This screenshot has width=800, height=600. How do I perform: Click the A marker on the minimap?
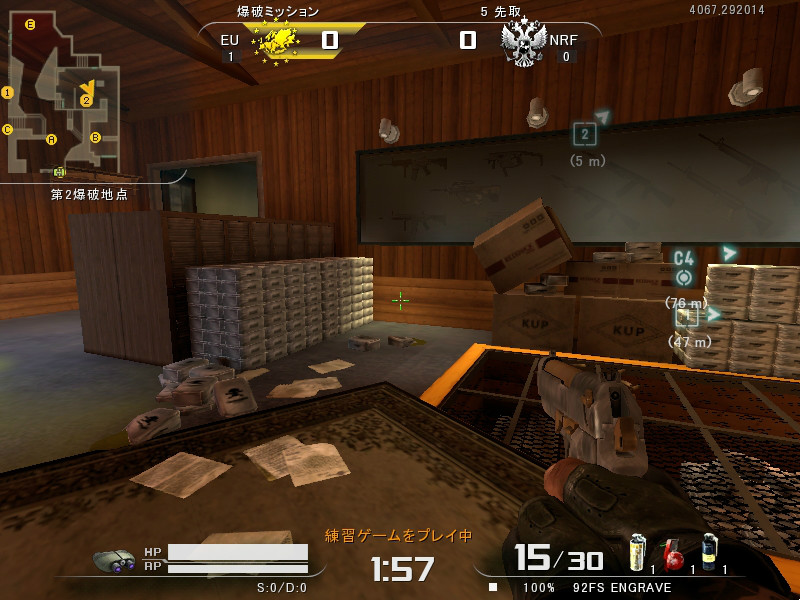pyautogui.click(x=52, y=139)
